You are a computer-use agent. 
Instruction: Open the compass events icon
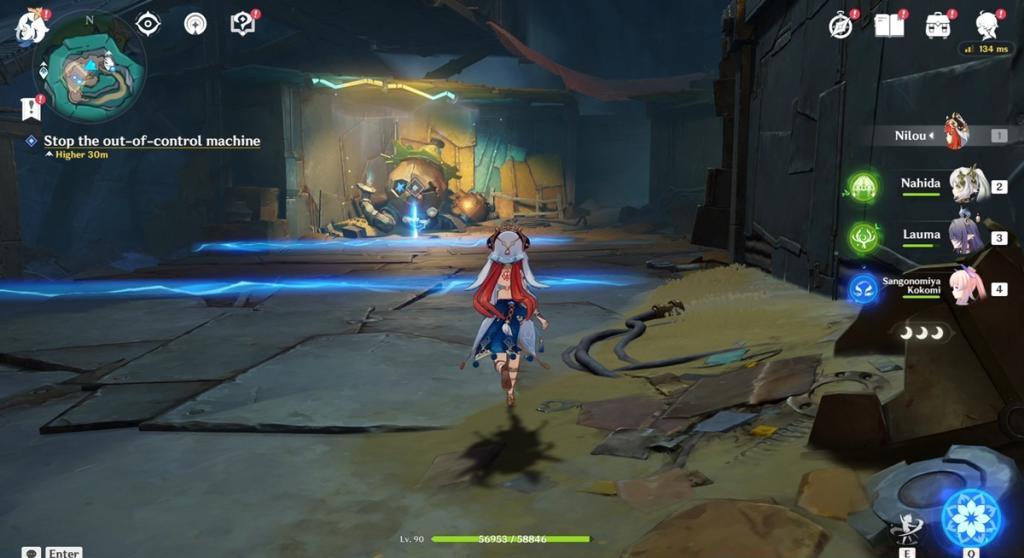click(842, 26)
